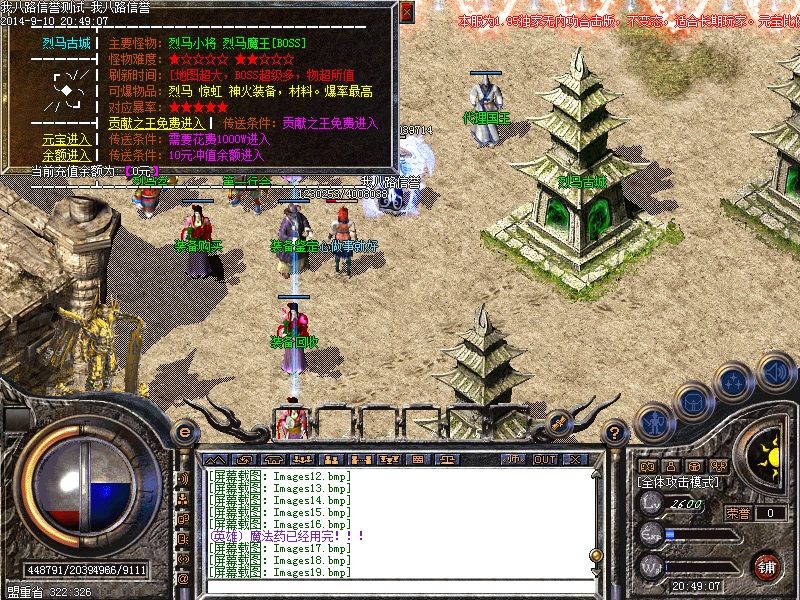The width and height of the screenshot is (800, 600).
Task: Open the bag inventory round button
Action: (x=693, y=403)
